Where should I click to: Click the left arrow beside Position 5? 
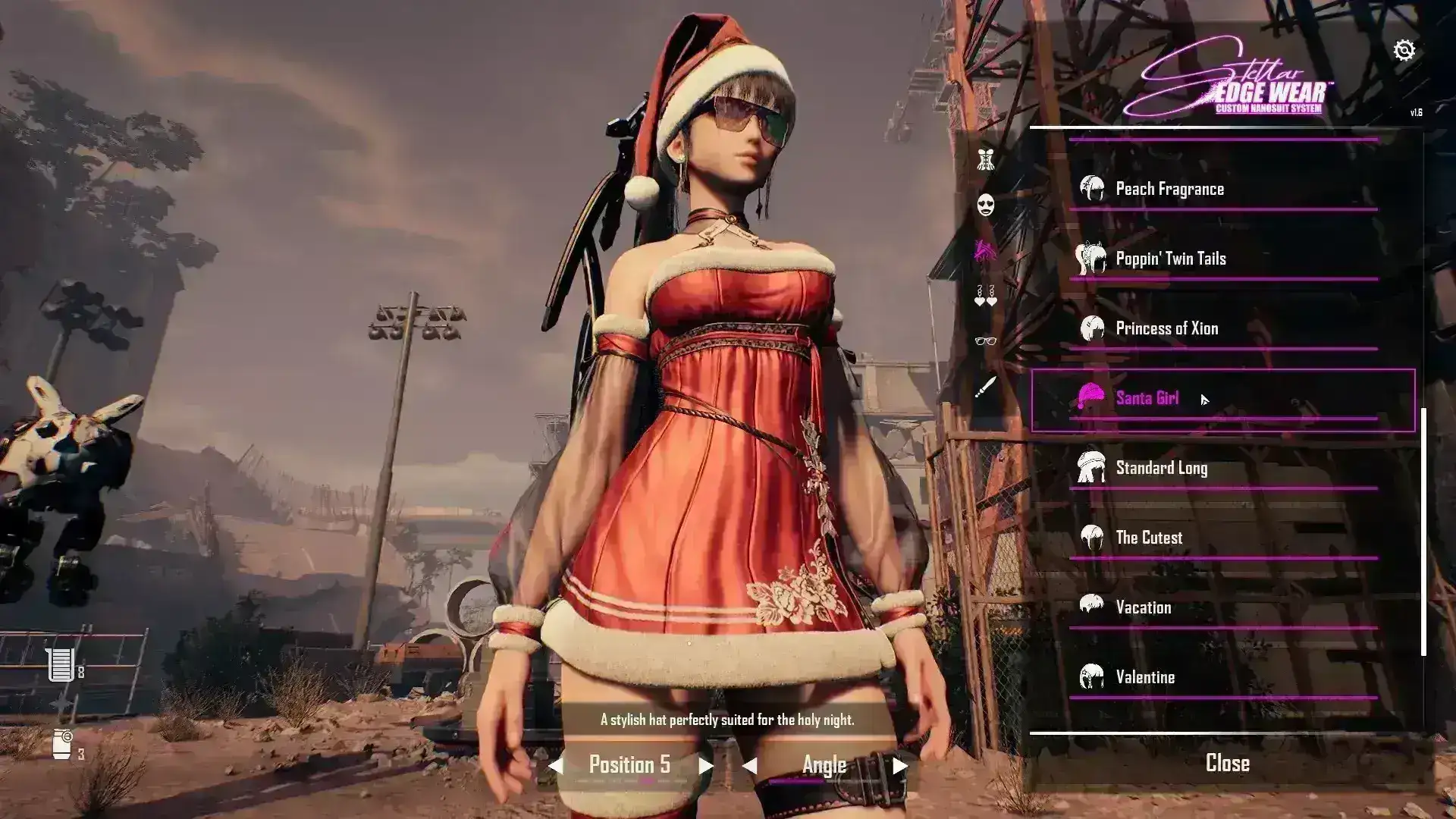pyautogui.click(x=556, y=766)
